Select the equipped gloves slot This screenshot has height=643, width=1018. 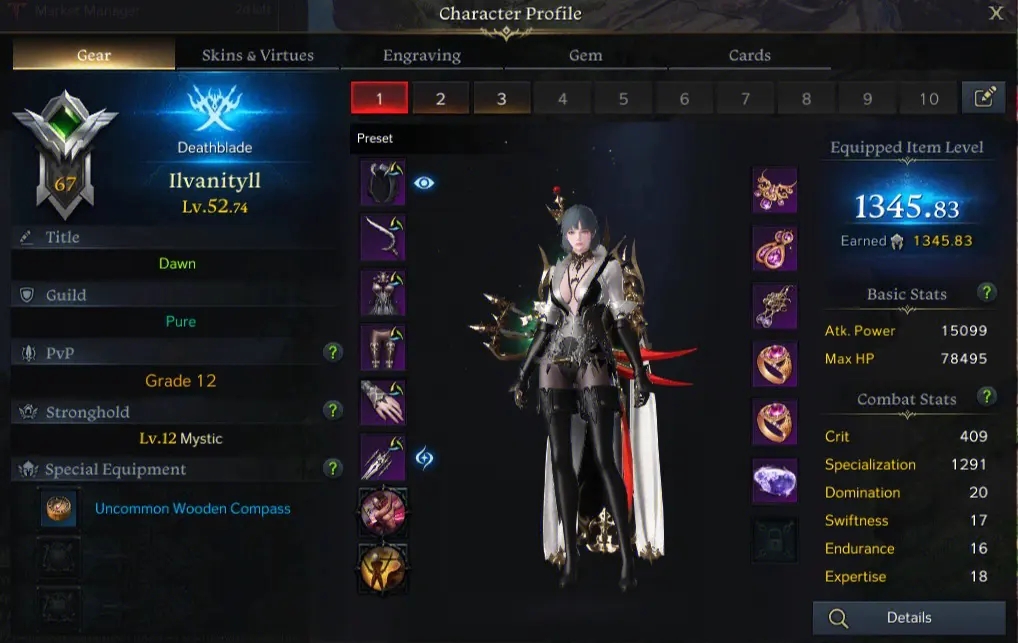click(382, 402)
